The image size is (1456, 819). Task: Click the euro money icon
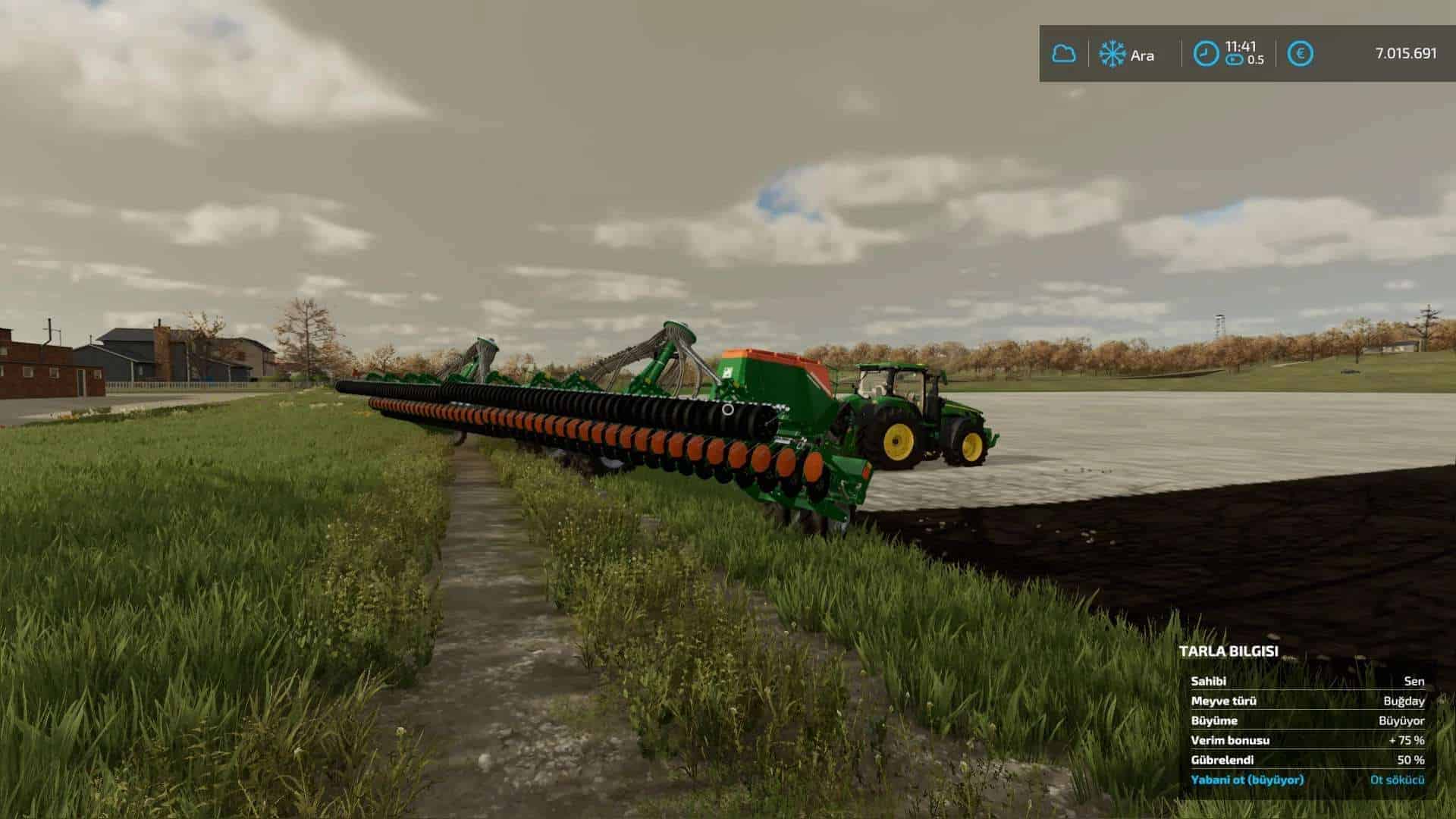[1301, 54]
